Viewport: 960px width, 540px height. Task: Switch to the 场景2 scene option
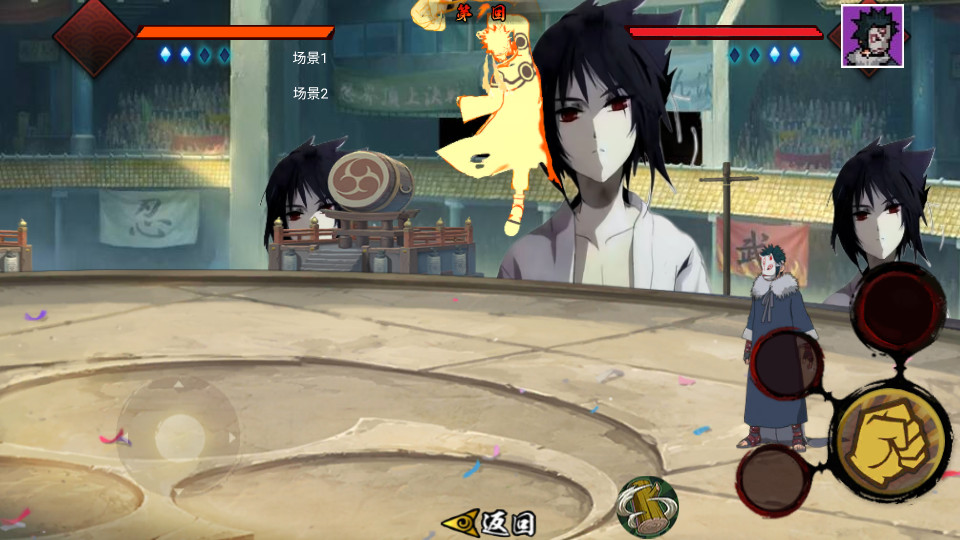tap(310, 93)
